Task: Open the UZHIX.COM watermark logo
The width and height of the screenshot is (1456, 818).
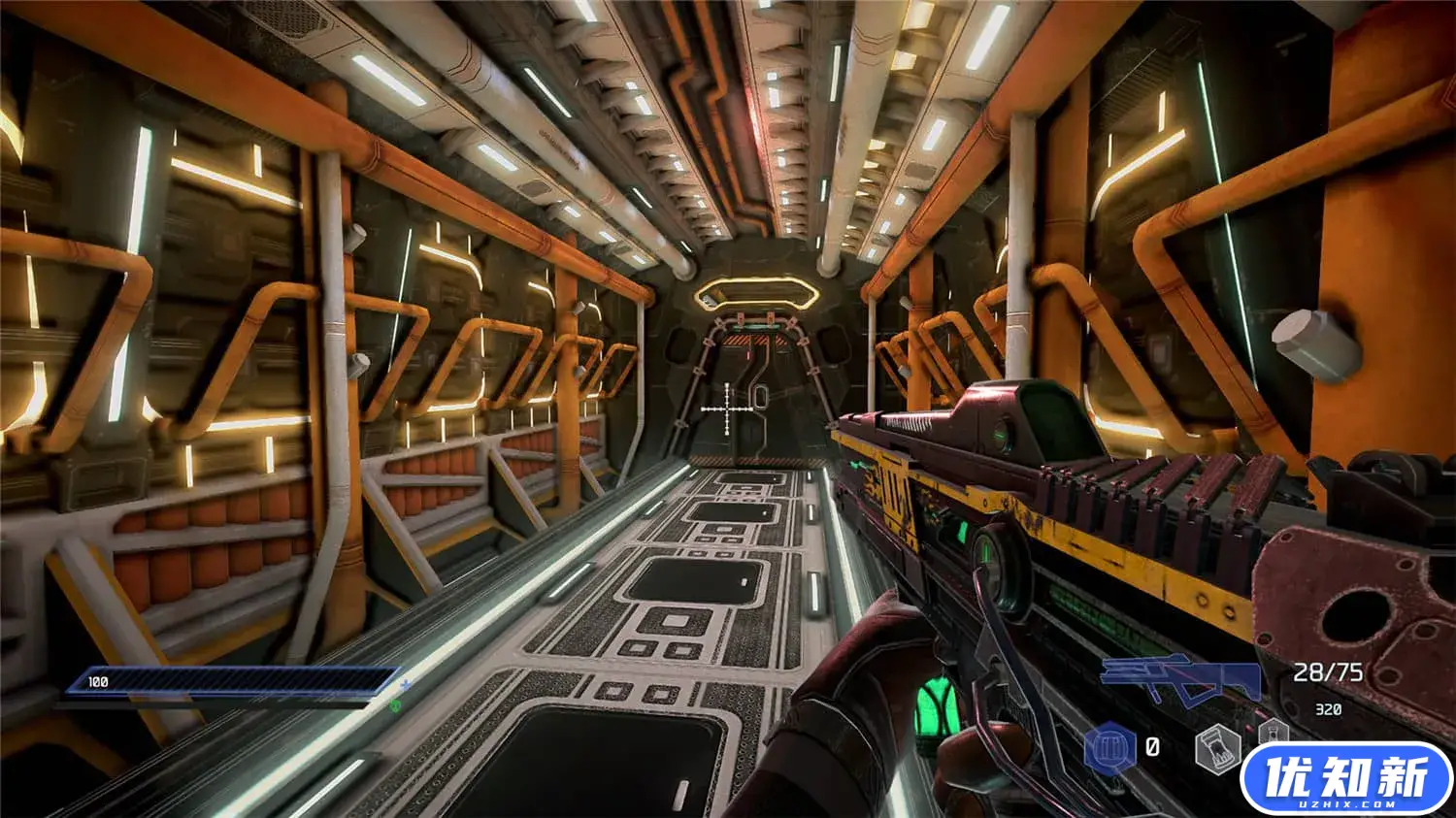Action: point(1345,779)
